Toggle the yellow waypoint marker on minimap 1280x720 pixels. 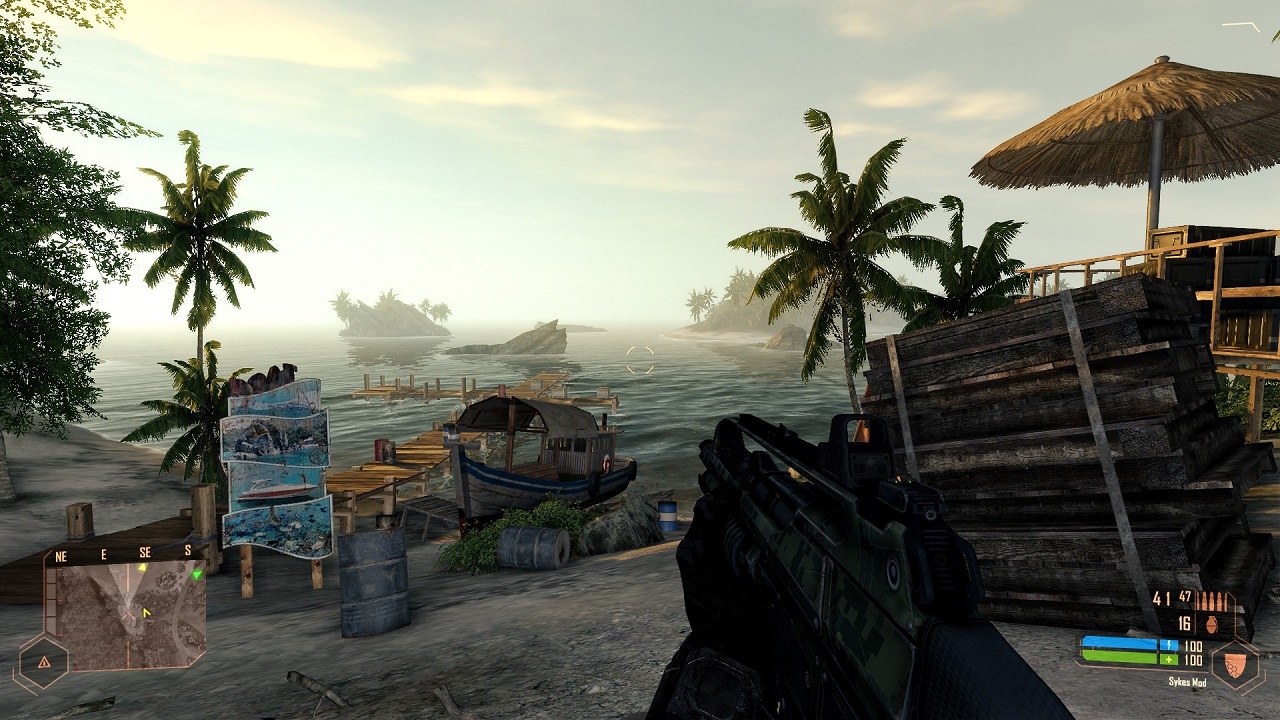143,568
